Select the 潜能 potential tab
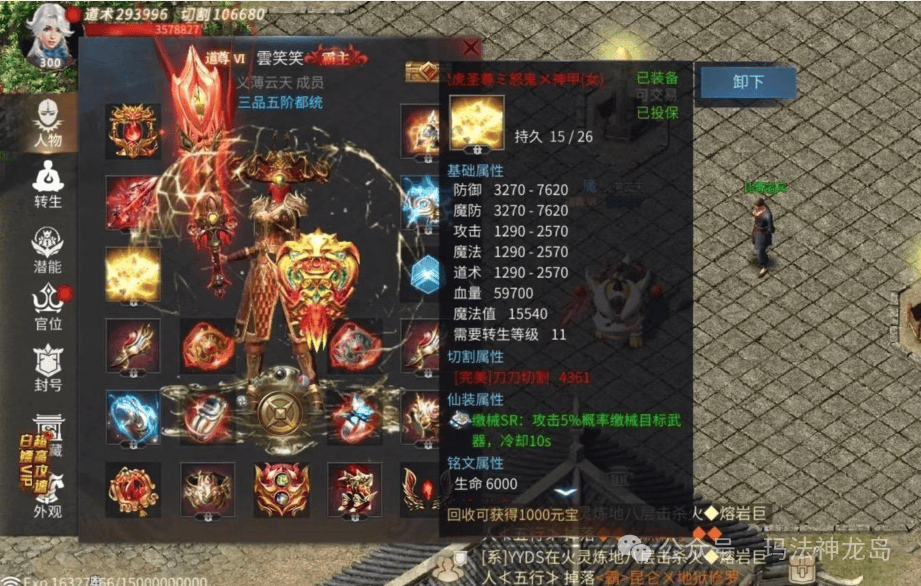921x586 pixels. 48,248
